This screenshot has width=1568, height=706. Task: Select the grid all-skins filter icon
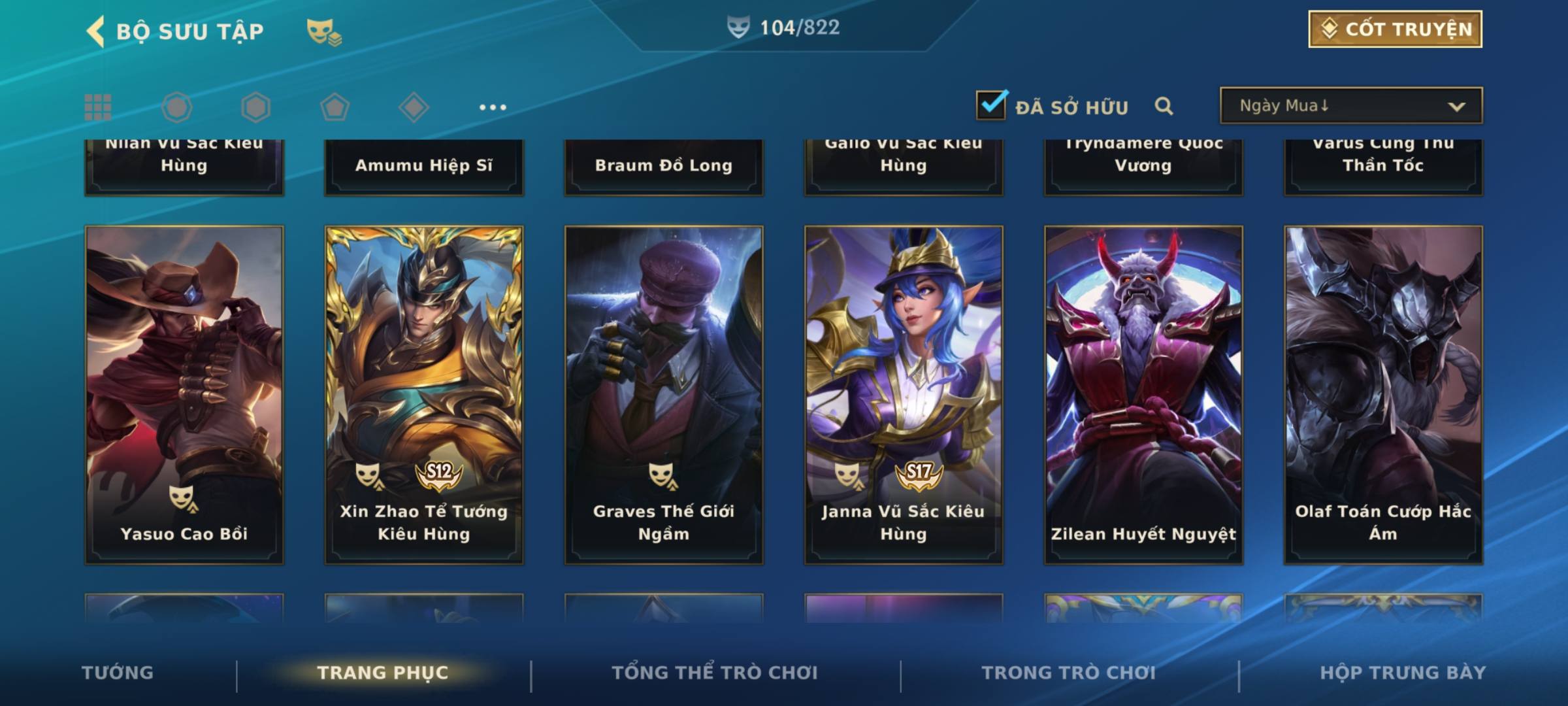[98, 107]
